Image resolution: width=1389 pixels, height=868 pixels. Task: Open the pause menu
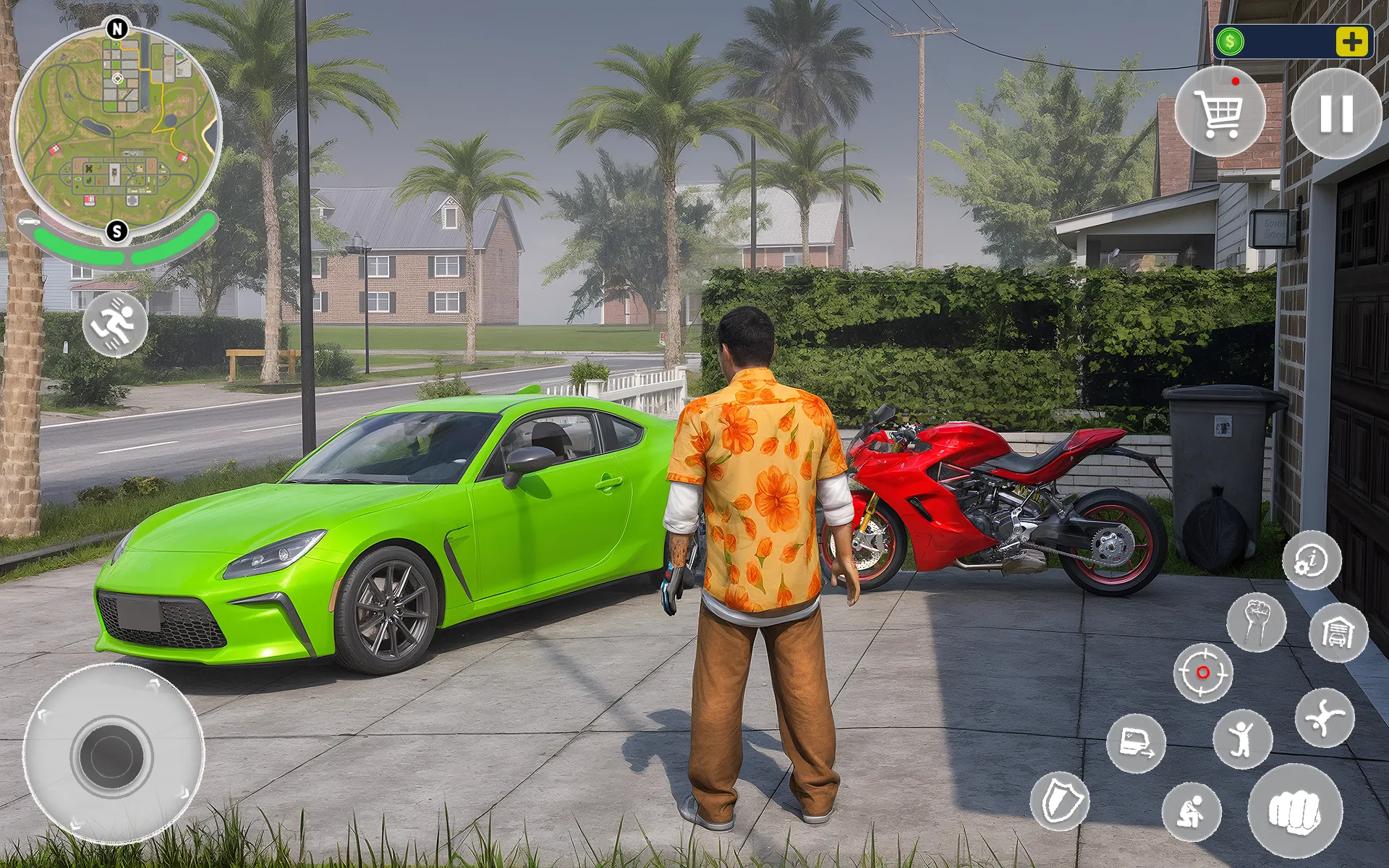click(1337, 114)
